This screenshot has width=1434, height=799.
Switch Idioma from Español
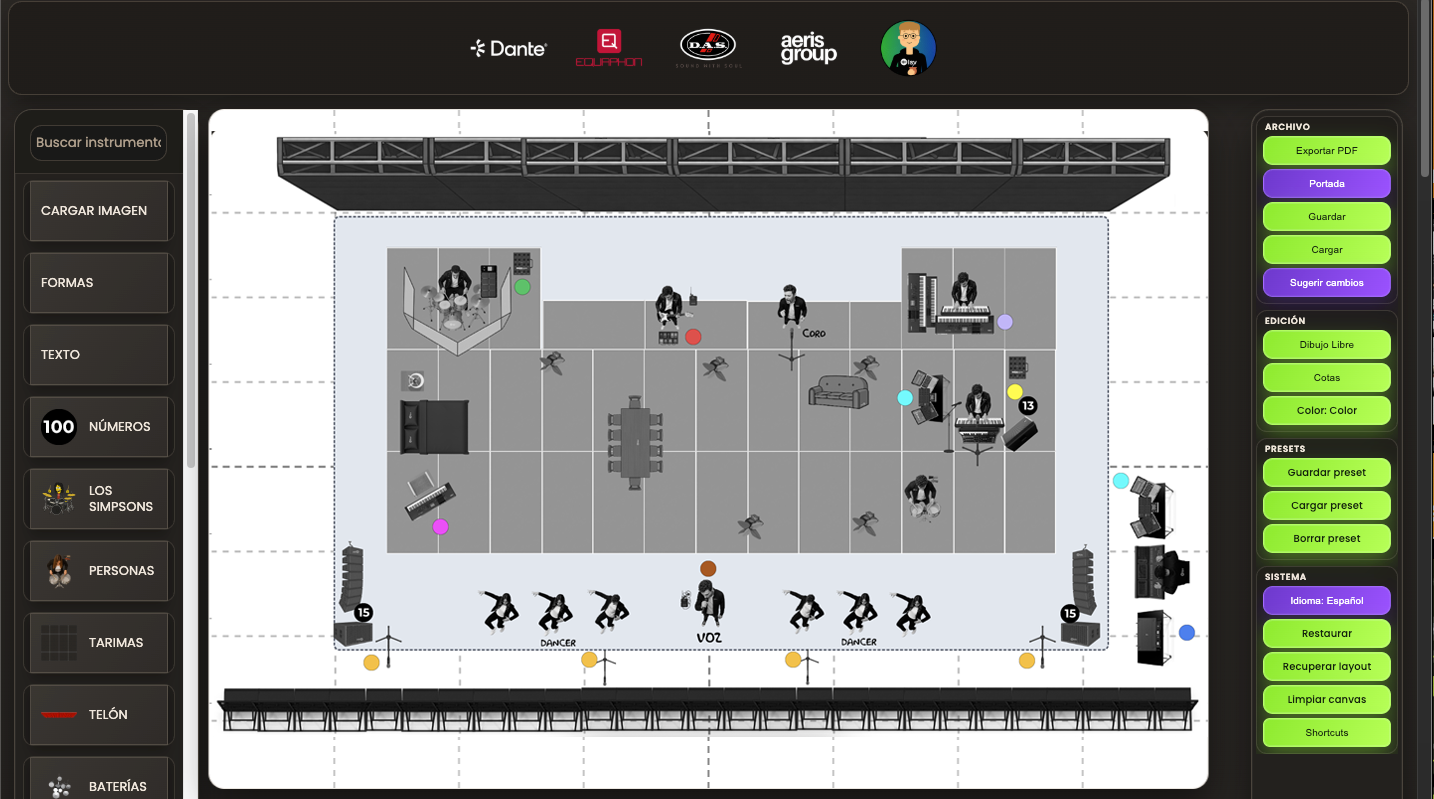[1326, 600]
